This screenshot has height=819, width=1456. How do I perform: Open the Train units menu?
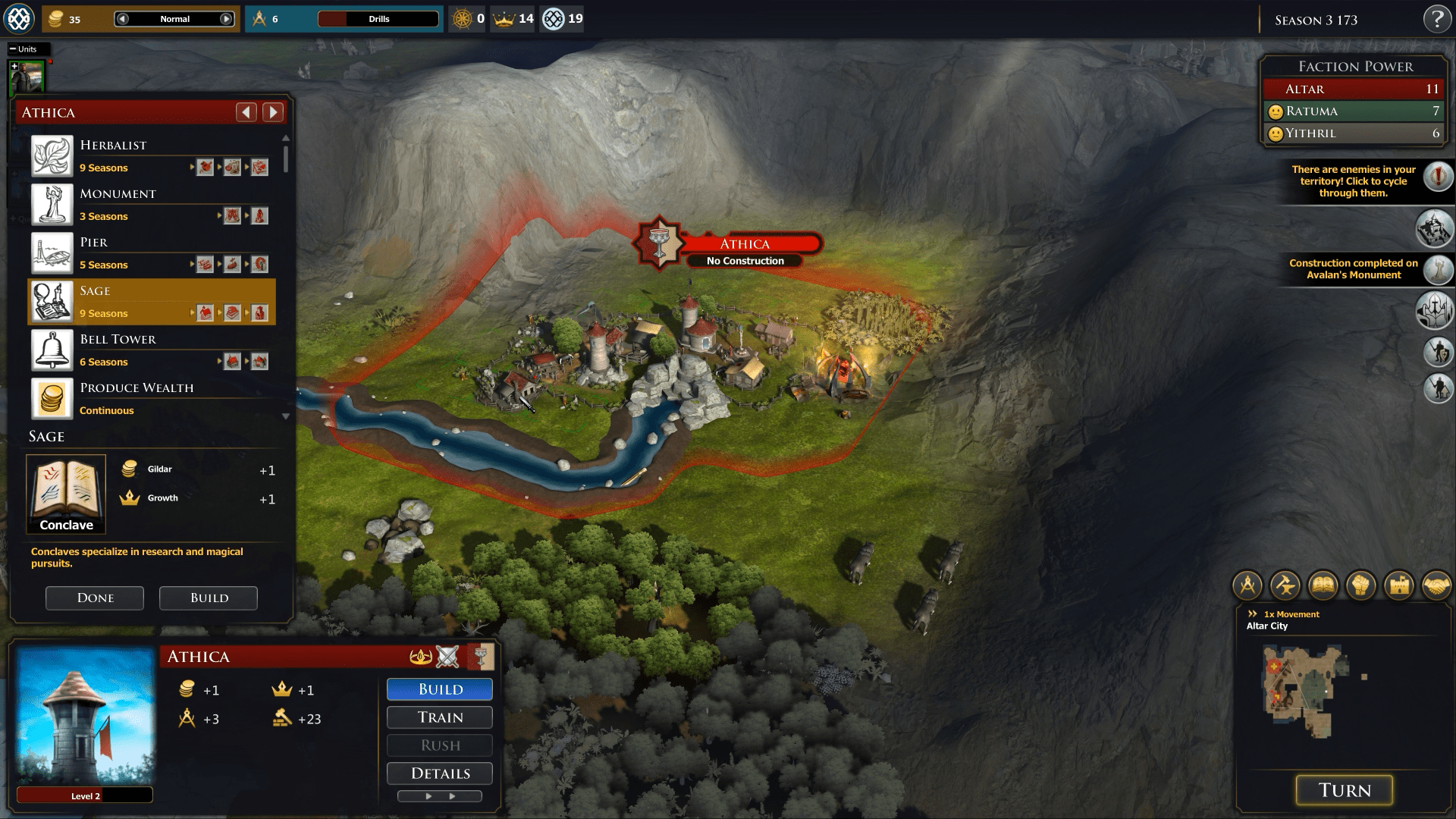point(440,717)
